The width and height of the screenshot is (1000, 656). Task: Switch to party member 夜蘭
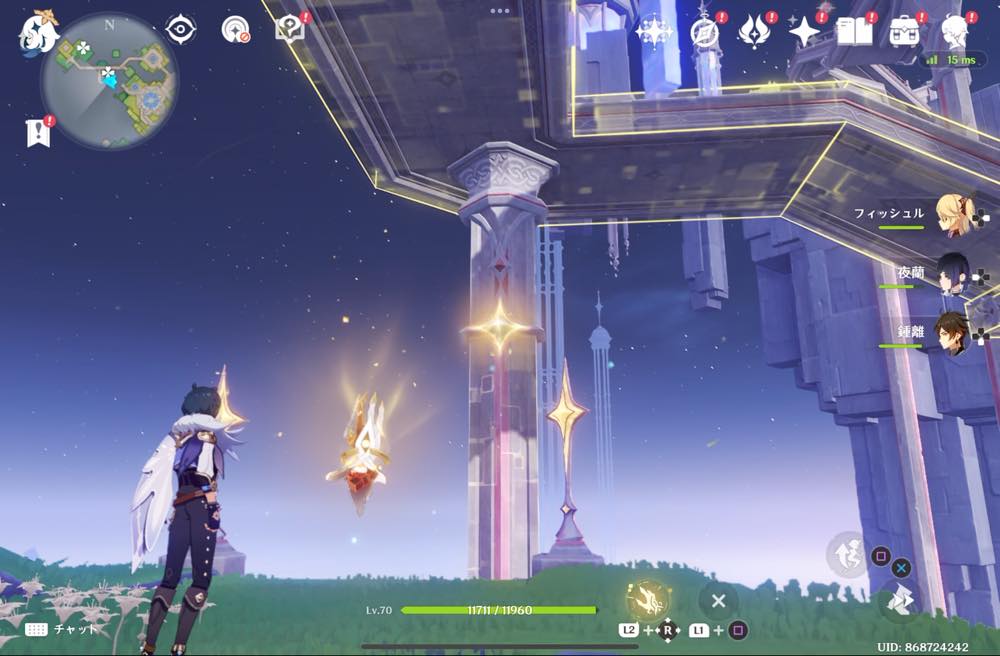click(x=953, y=274)
